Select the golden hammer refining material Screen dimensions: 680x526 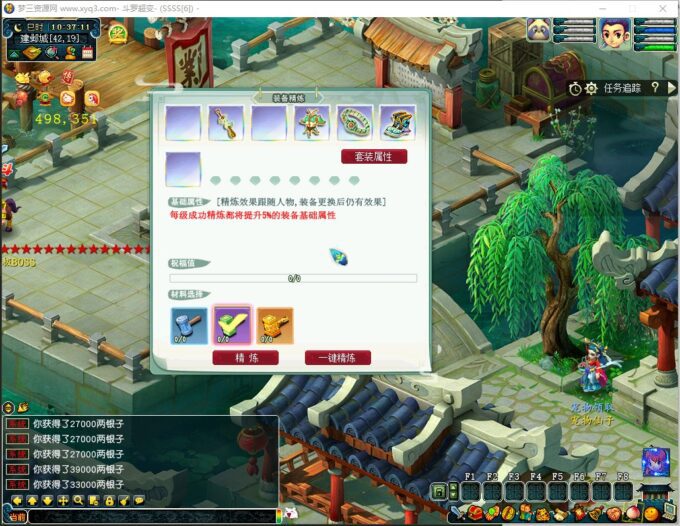tap(275, 325)
